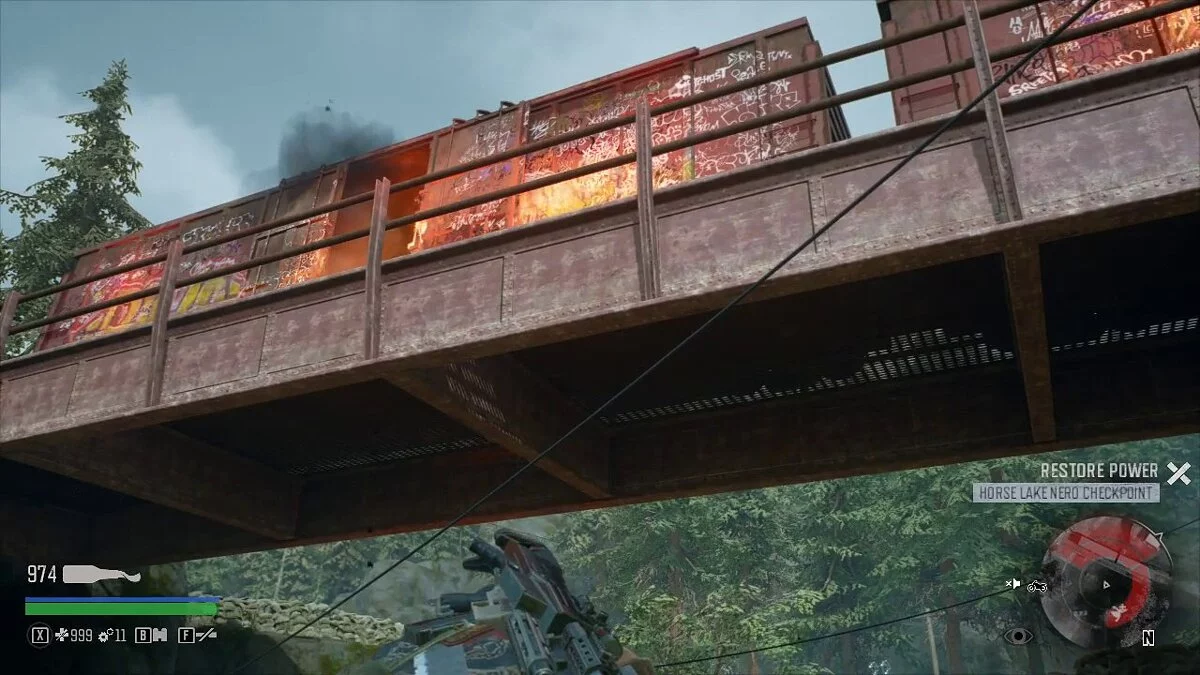Screen dimensions: 1200x675
Task: Click the gear parts icon showing 11
Action: pos(105,634)
